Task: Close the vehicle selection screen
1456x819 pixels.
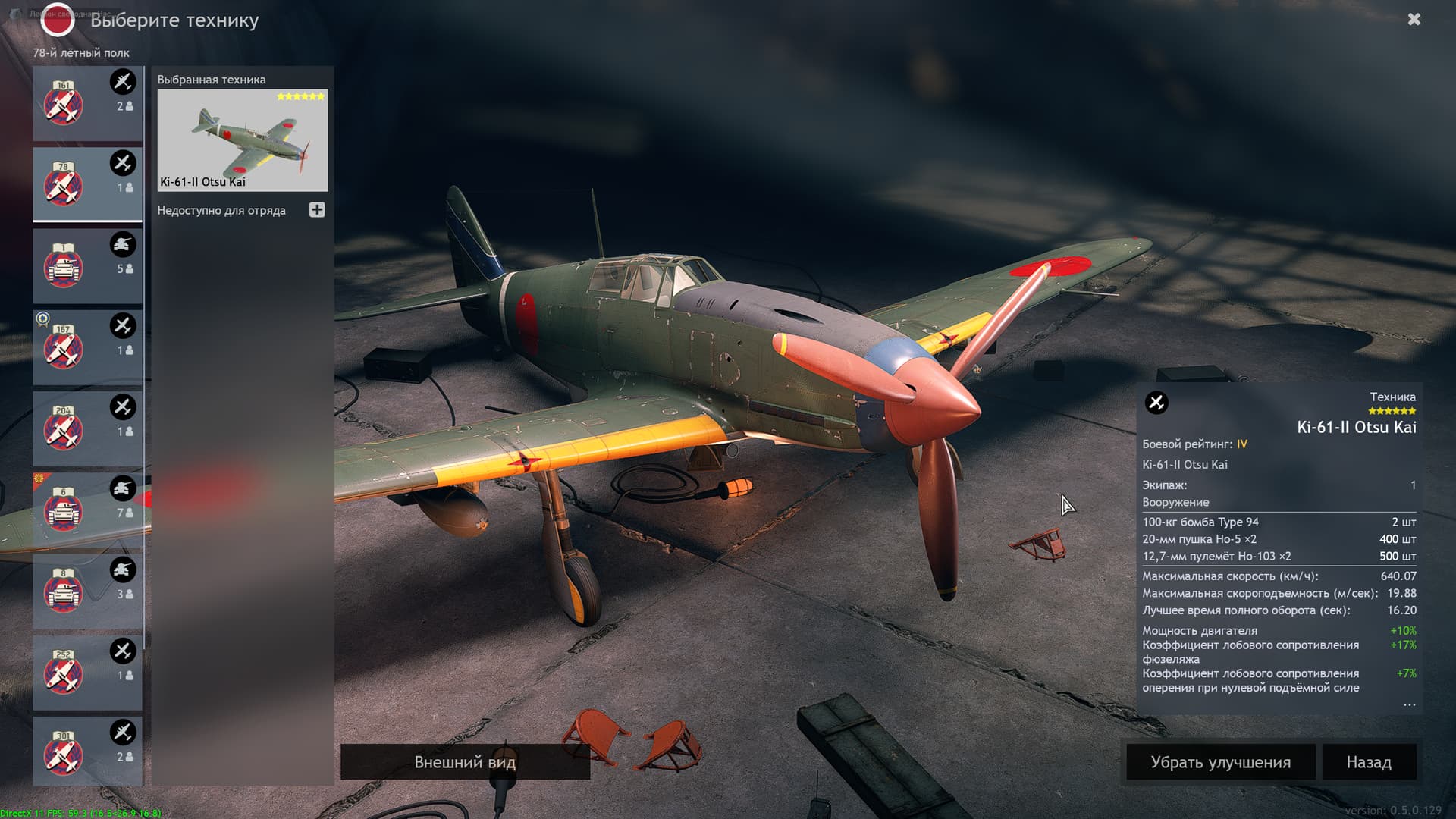Action: click(x=1414, y=20)
